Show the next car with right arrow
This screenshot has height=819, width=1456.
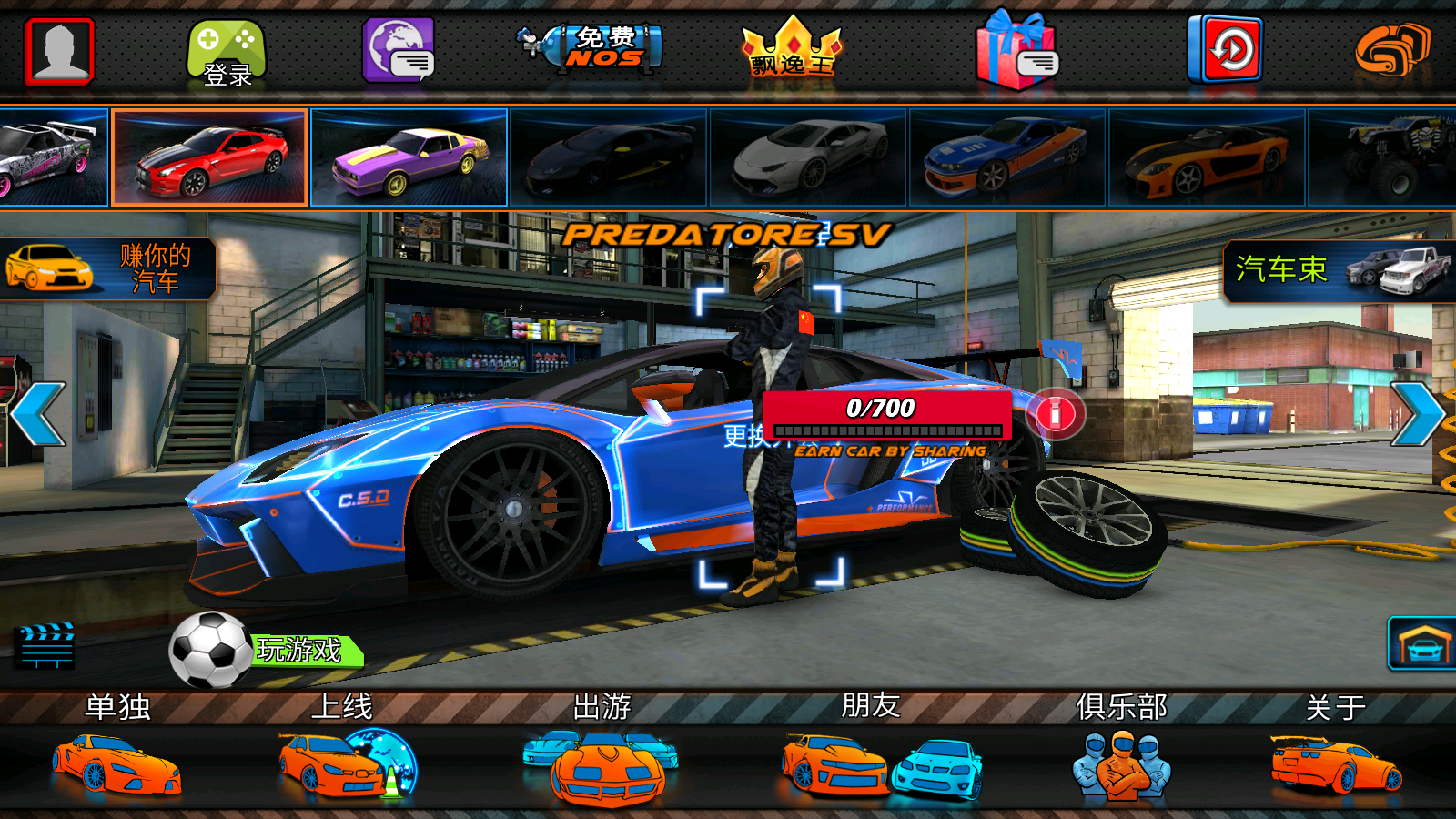point(1417,414)
